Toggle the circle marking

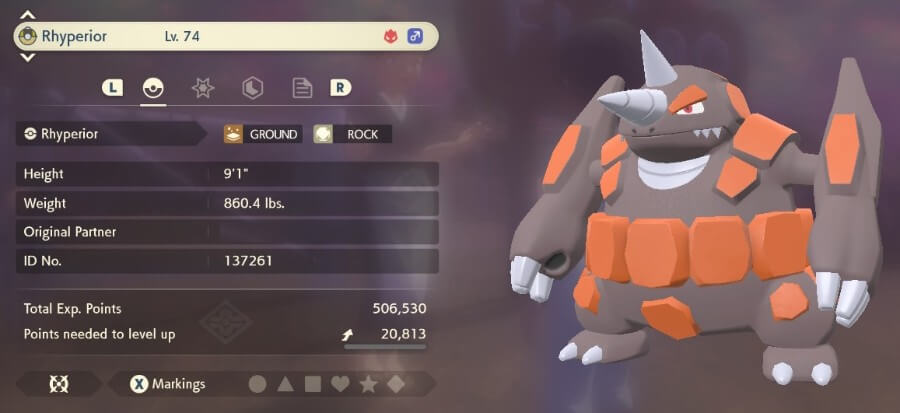pyautogui.click(x=257, y=384)
